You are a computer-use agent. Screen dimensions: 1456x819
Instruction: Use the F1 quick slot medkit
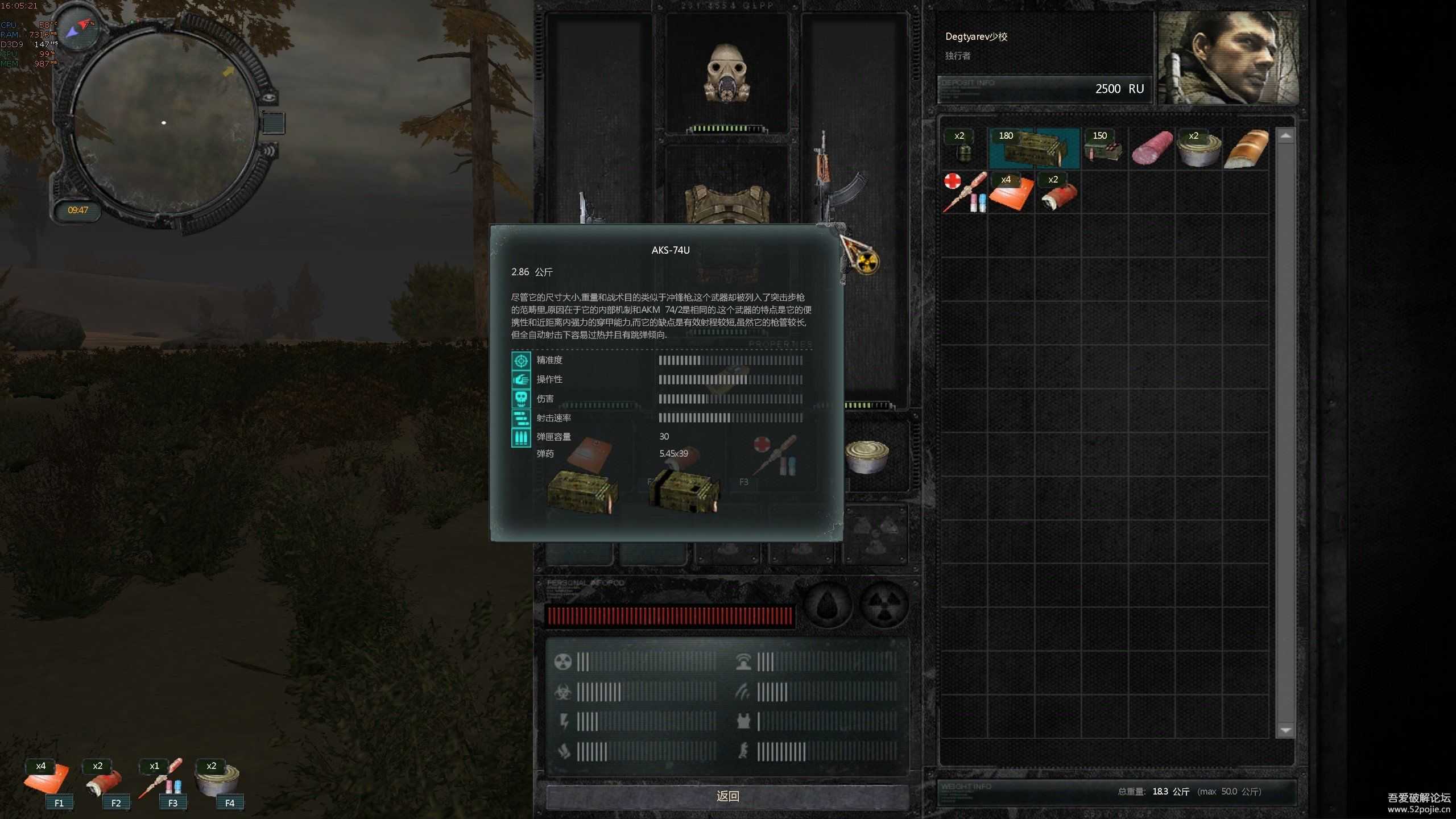coord(47,780)
